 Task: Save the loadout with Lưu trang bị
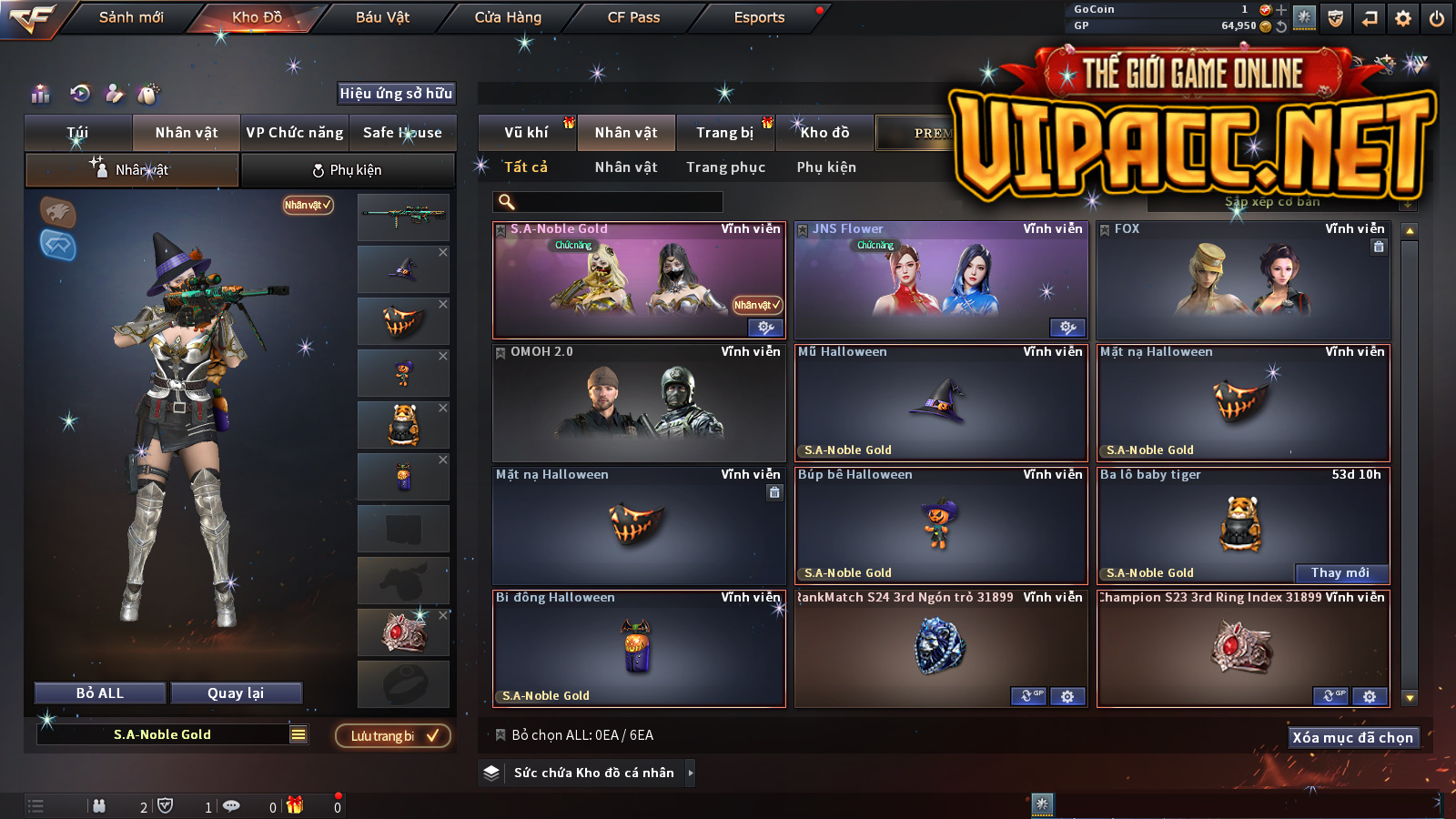(x=393, y=735)
